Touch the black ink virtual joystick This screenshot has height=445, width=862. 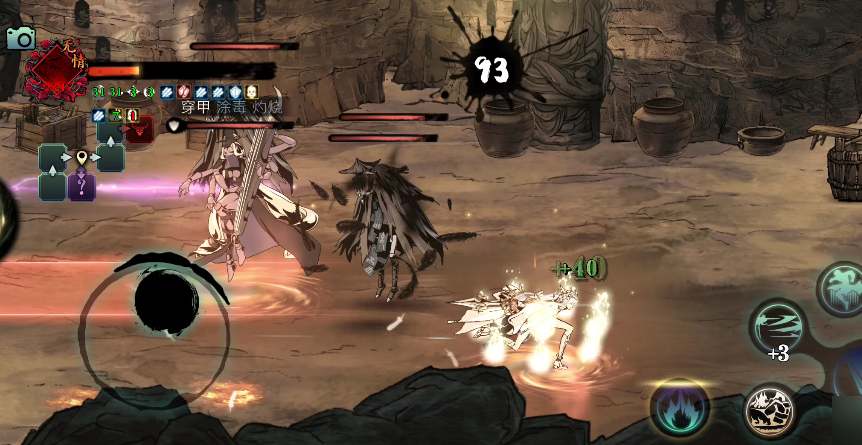pos(166,301)
